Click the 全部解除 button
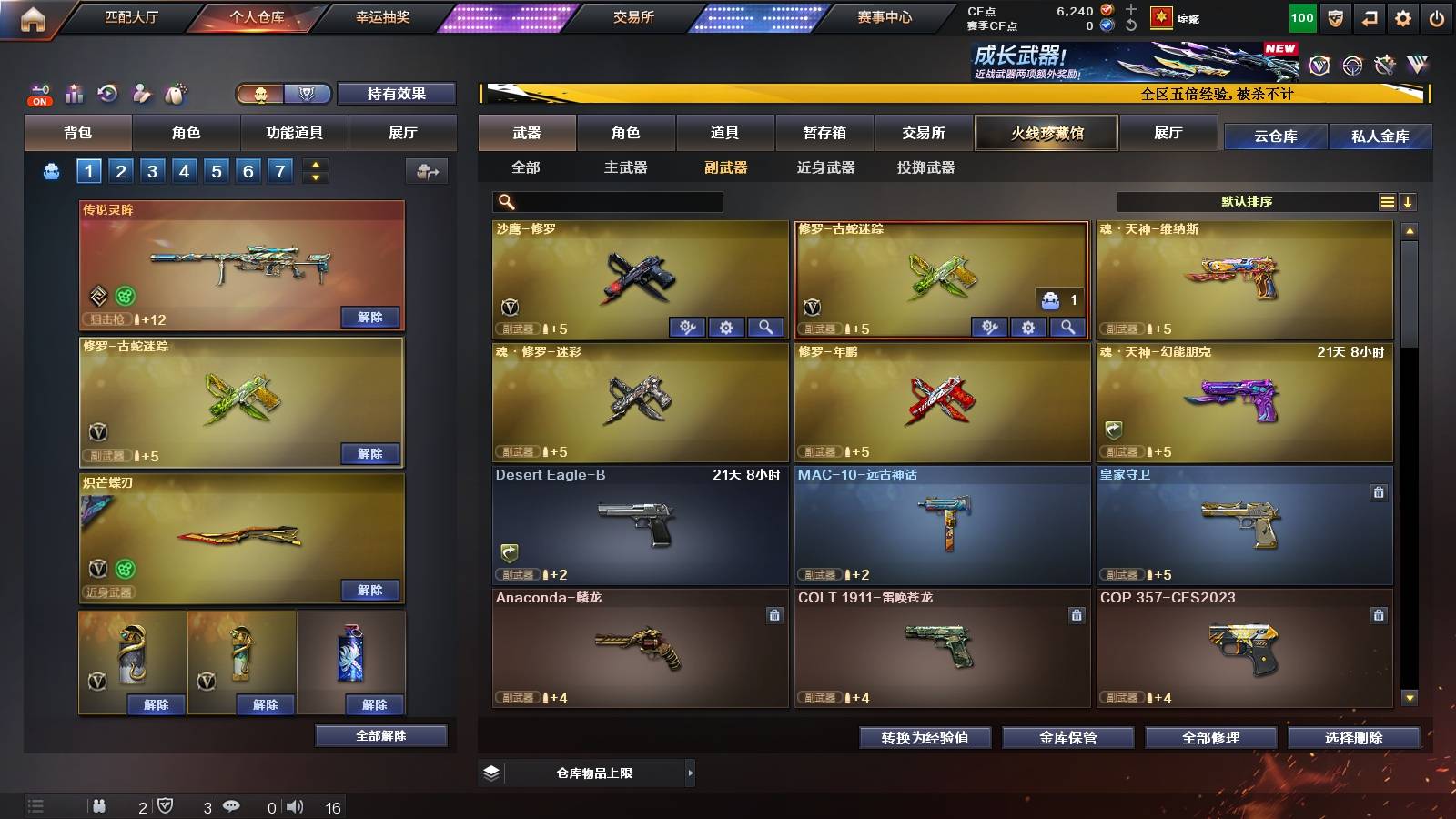This screenshot has width=1456, height=819. [x=380, y=735]
